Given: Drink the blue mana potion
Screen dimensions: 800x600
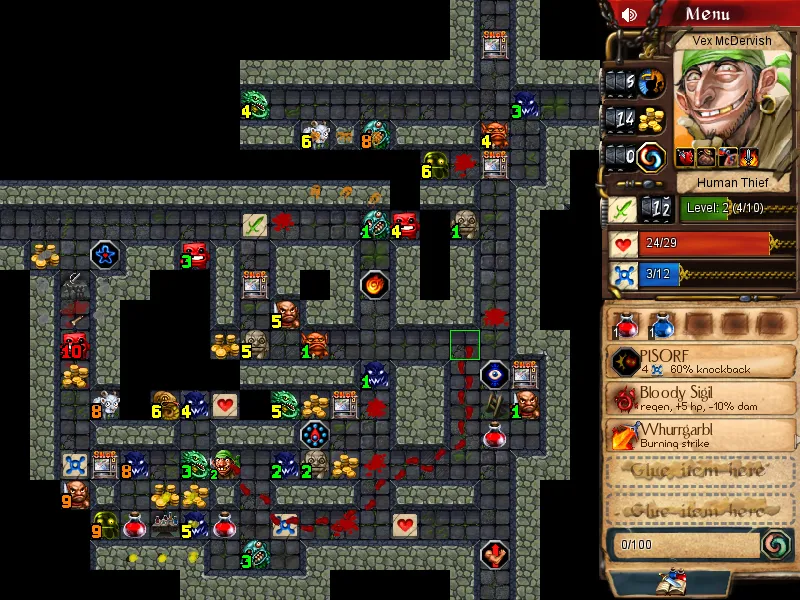Looking at the screenshot, I should [662, 324].
